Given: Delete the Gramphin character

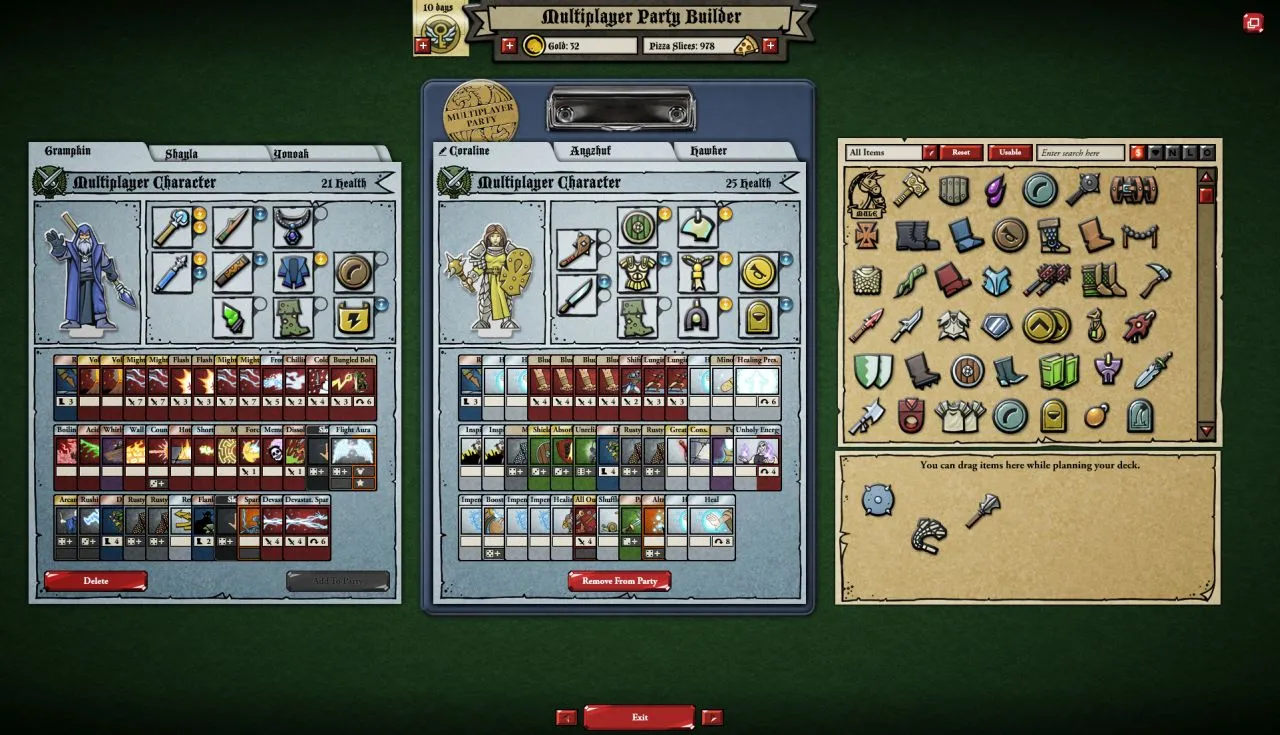Looking at the screenshot, I should 96,581.
